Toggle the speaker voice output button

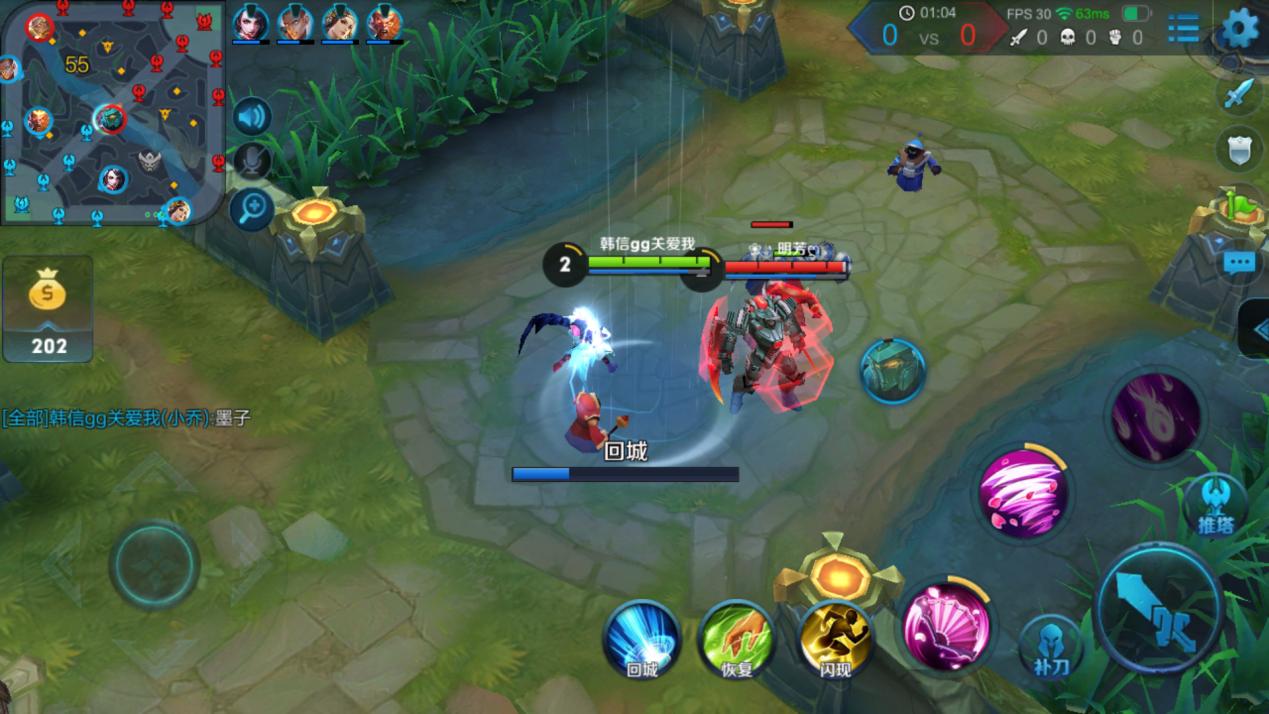[x=252, y=117]
